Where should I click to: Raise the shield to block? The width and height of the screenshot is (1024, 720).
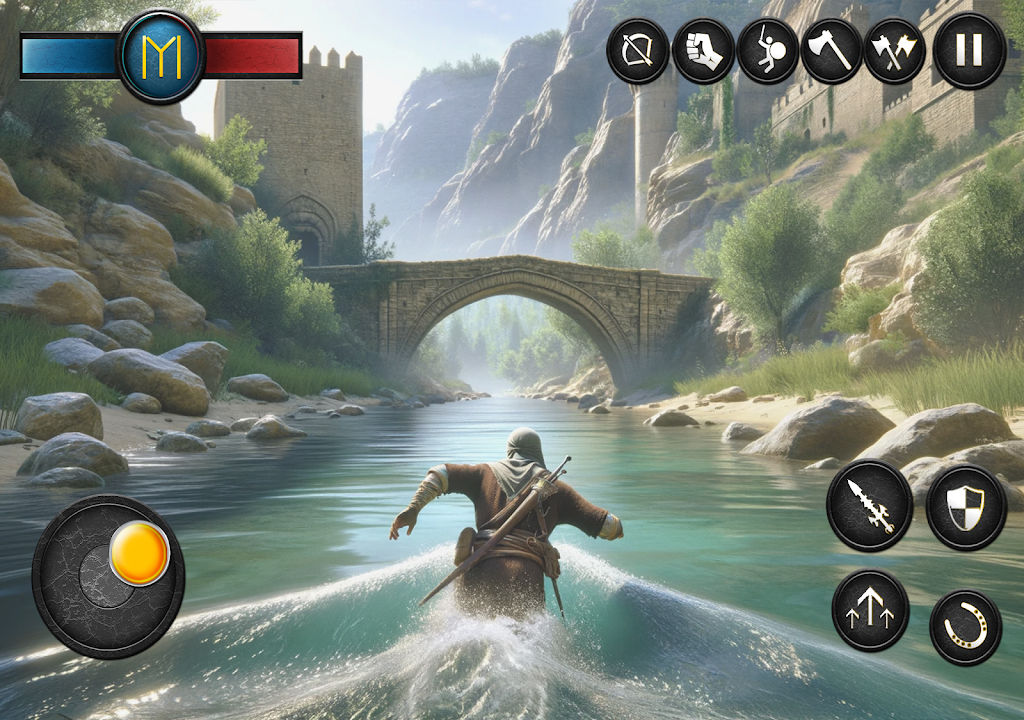click(x=965, y=506)
